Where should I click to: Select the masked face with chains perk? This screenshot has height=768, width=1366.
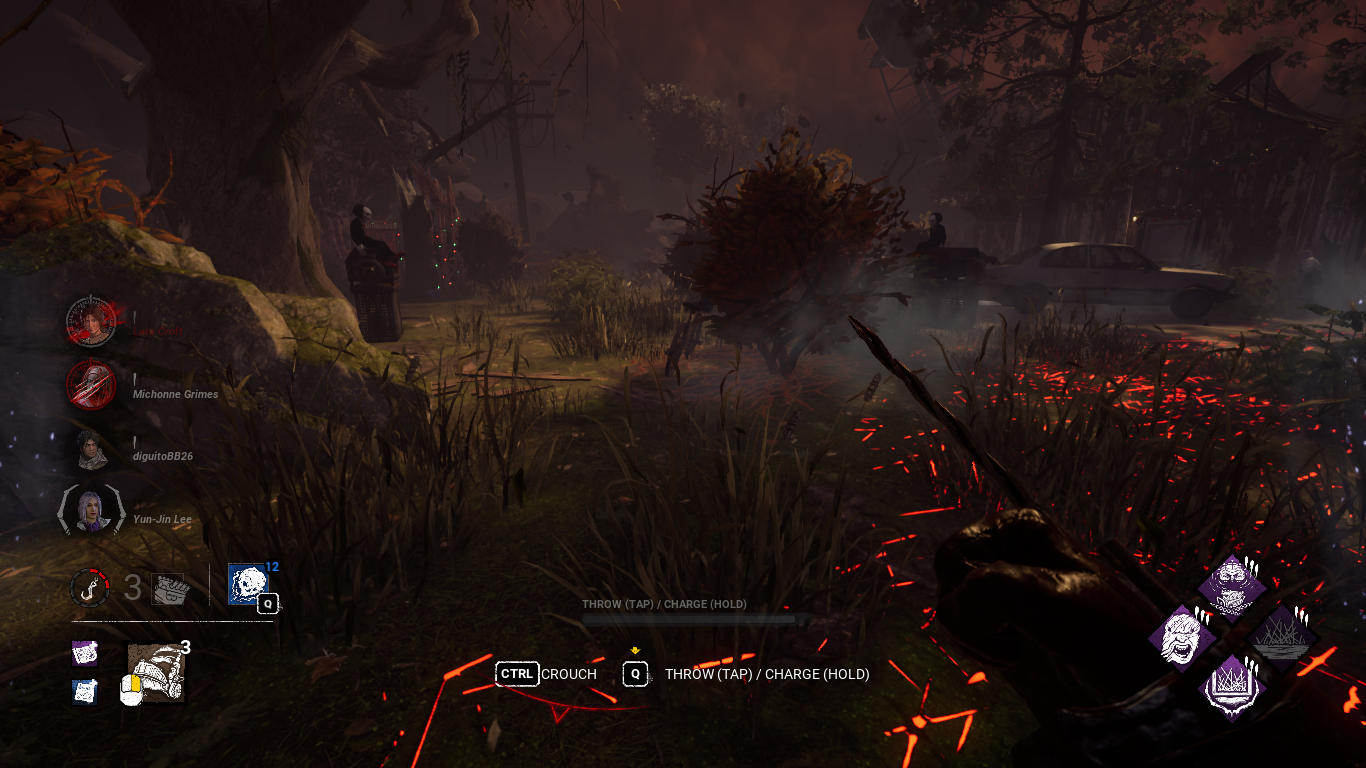[x=1233, y=587]
